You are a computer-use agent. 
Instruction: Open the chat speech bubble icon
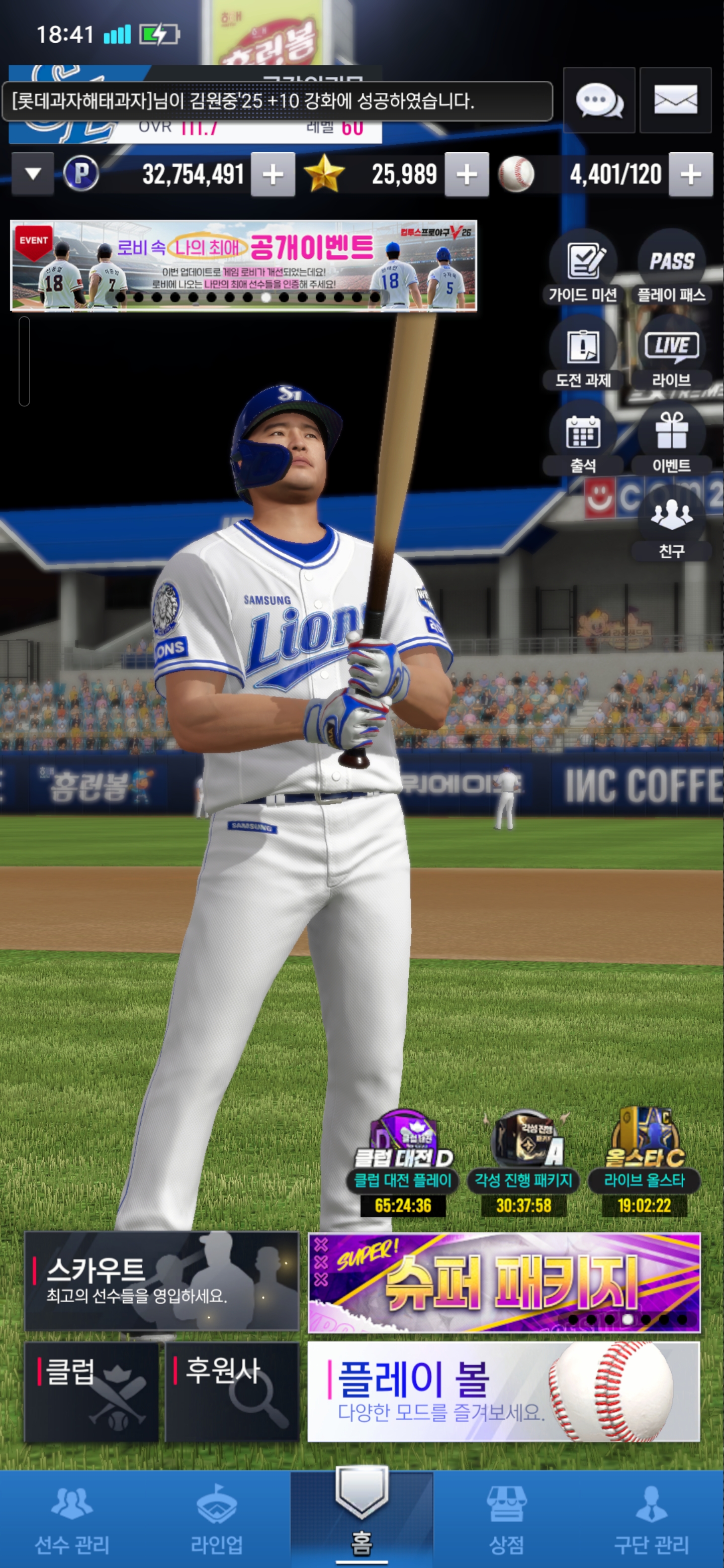click(599, 101)
